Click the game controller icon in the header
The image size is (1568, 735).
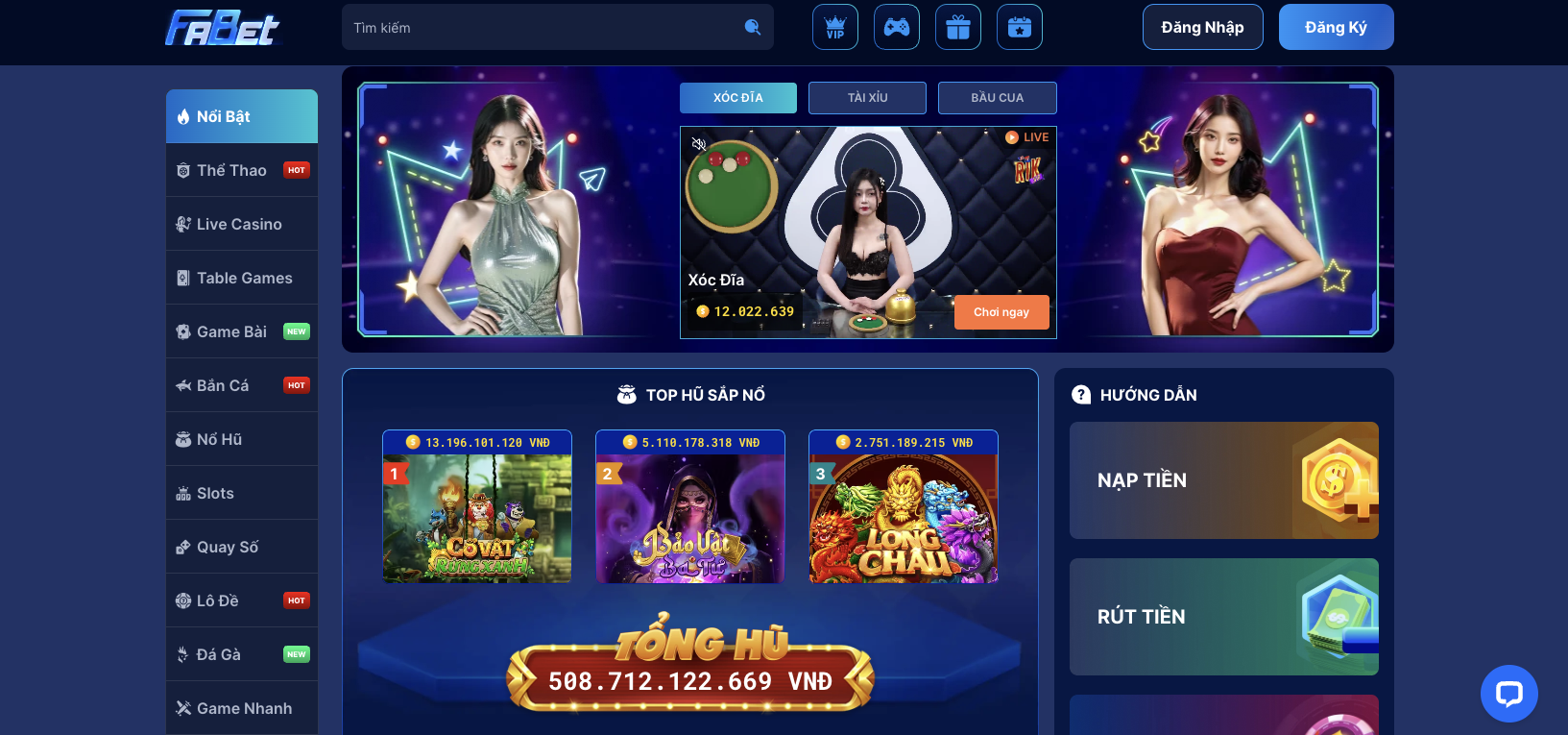tap(896, 27)
